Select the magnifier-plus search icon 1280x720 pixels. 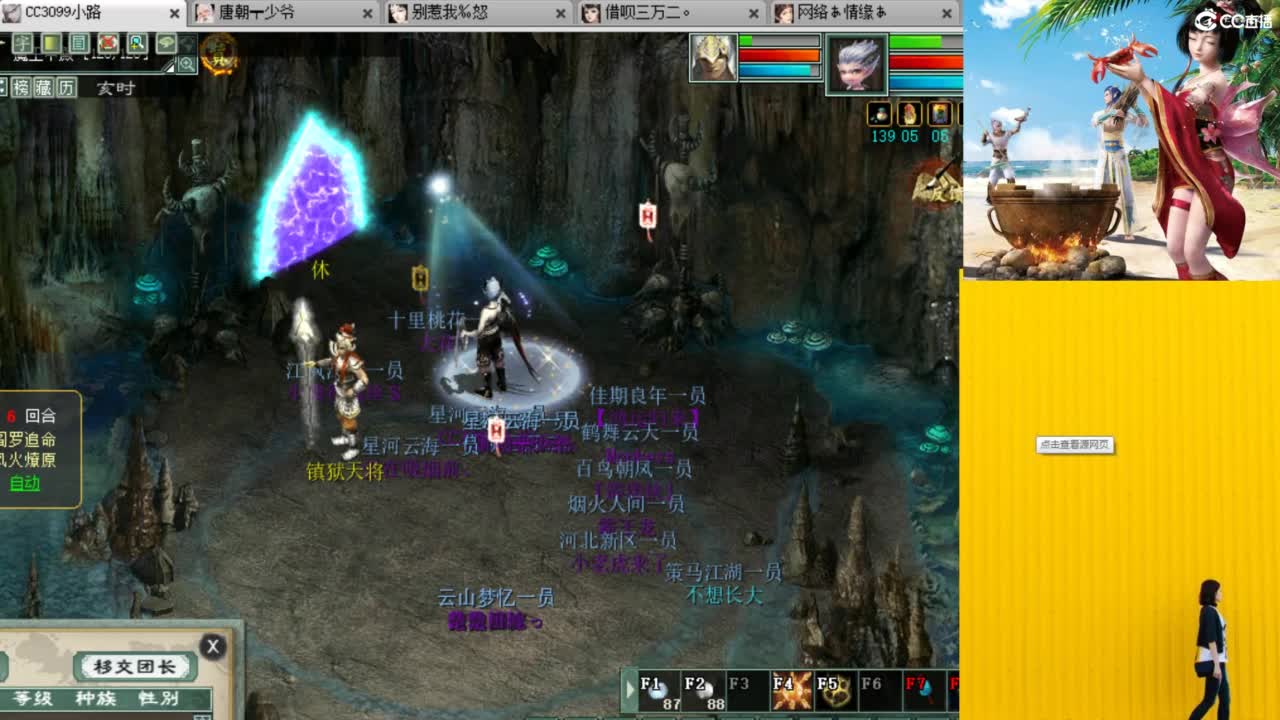point(136,44)
